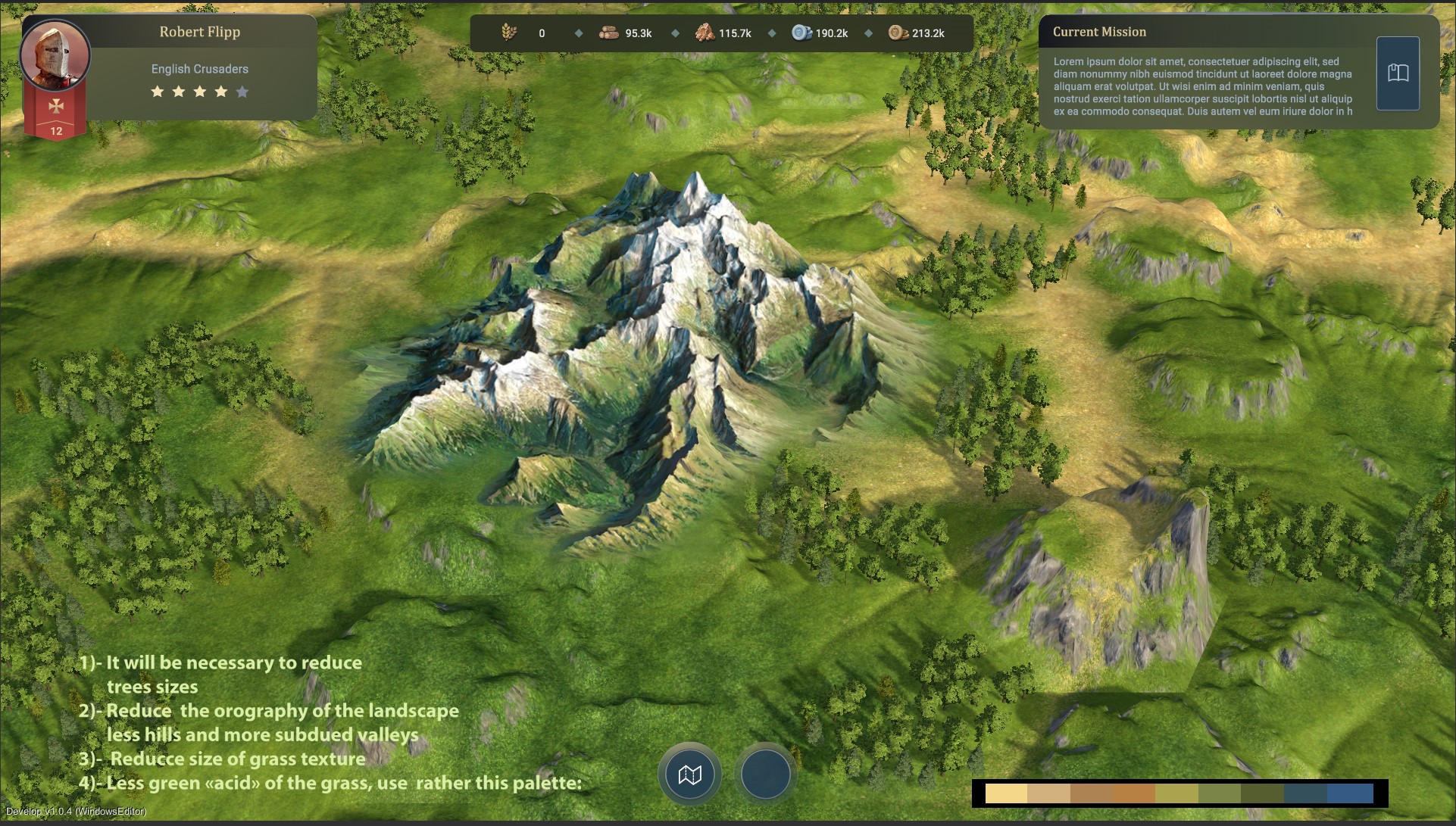Open the map with the bottom button

pyautogui.click(x=689, y=775)
